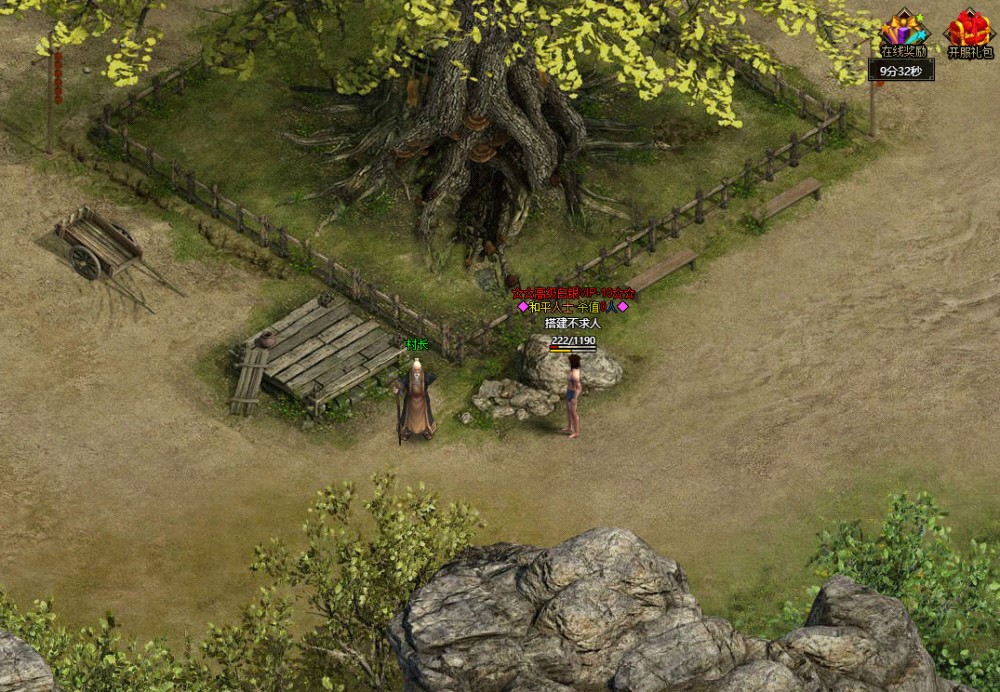Open the 在线奖励 online reward gift icon
Image resolution: width=1000 pixels, height=692 pixels.
coord(903,30)
